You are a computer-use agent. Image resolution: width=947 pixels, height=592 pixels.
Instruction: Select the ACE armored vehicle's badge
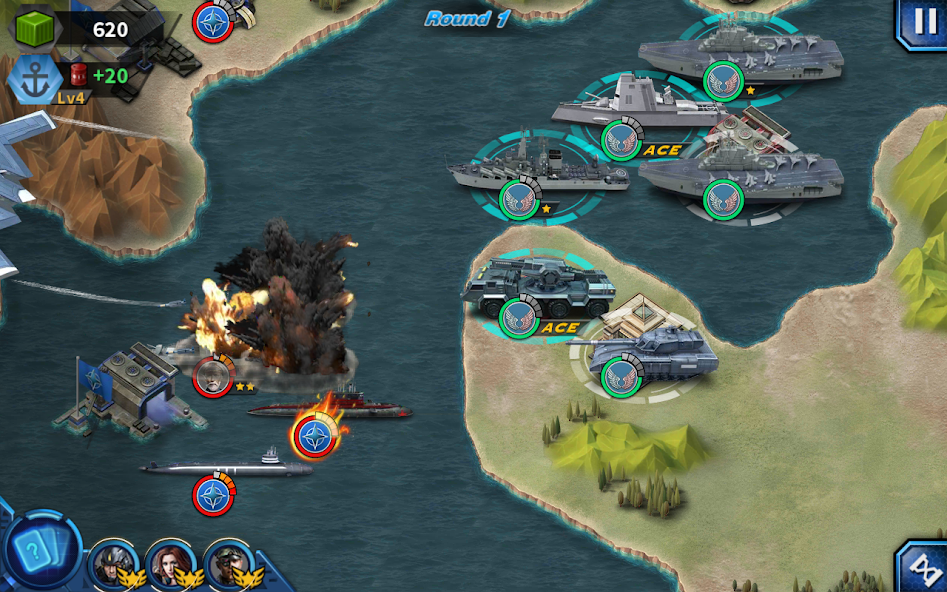click(519, 318)
